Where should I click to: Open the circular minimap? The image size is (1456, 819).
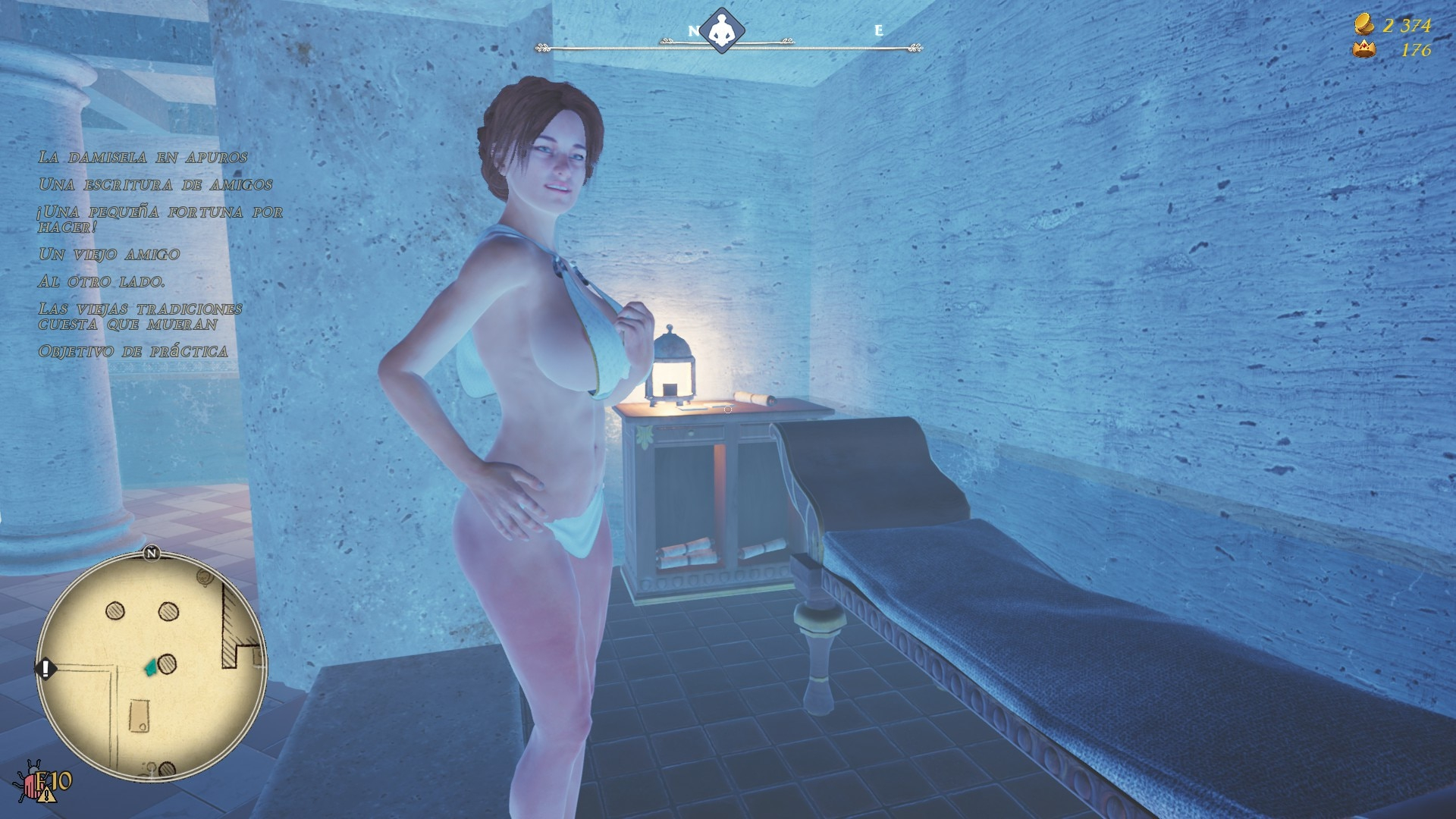(x=152, y=667)
